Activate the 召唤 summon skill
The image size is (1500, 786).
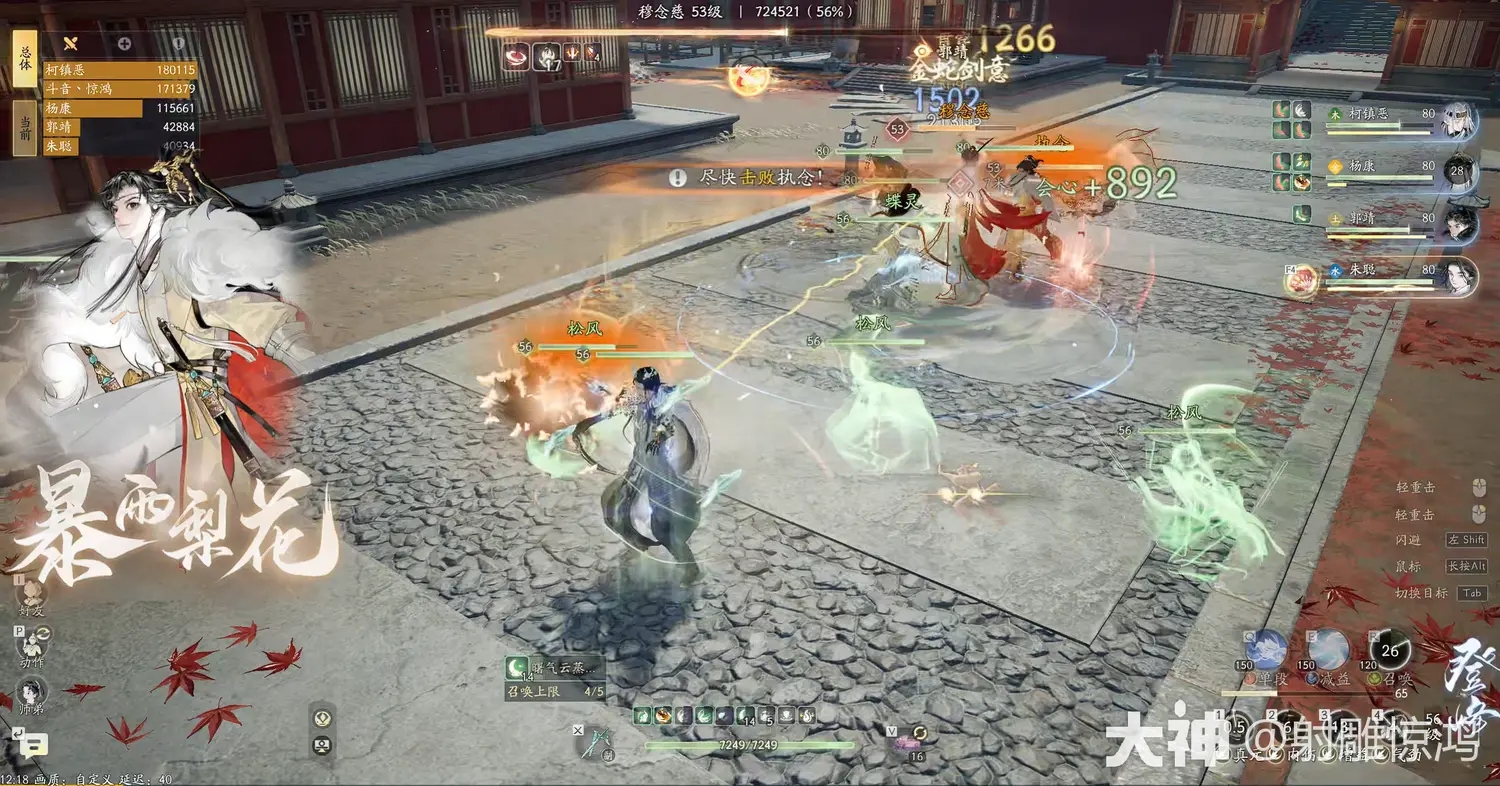[x=1389, y=651]
